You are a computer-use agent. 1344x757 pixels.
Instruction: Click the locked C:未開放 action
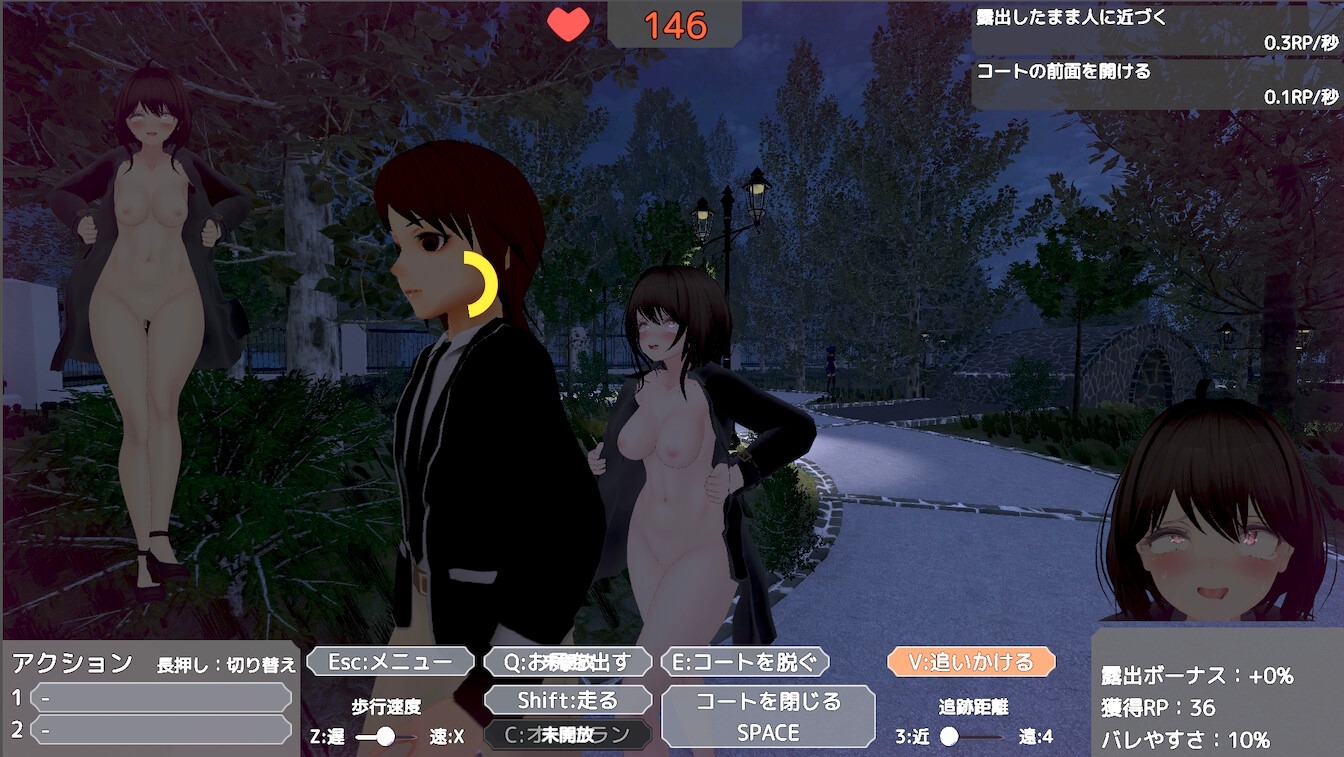[x=568, y=733]
